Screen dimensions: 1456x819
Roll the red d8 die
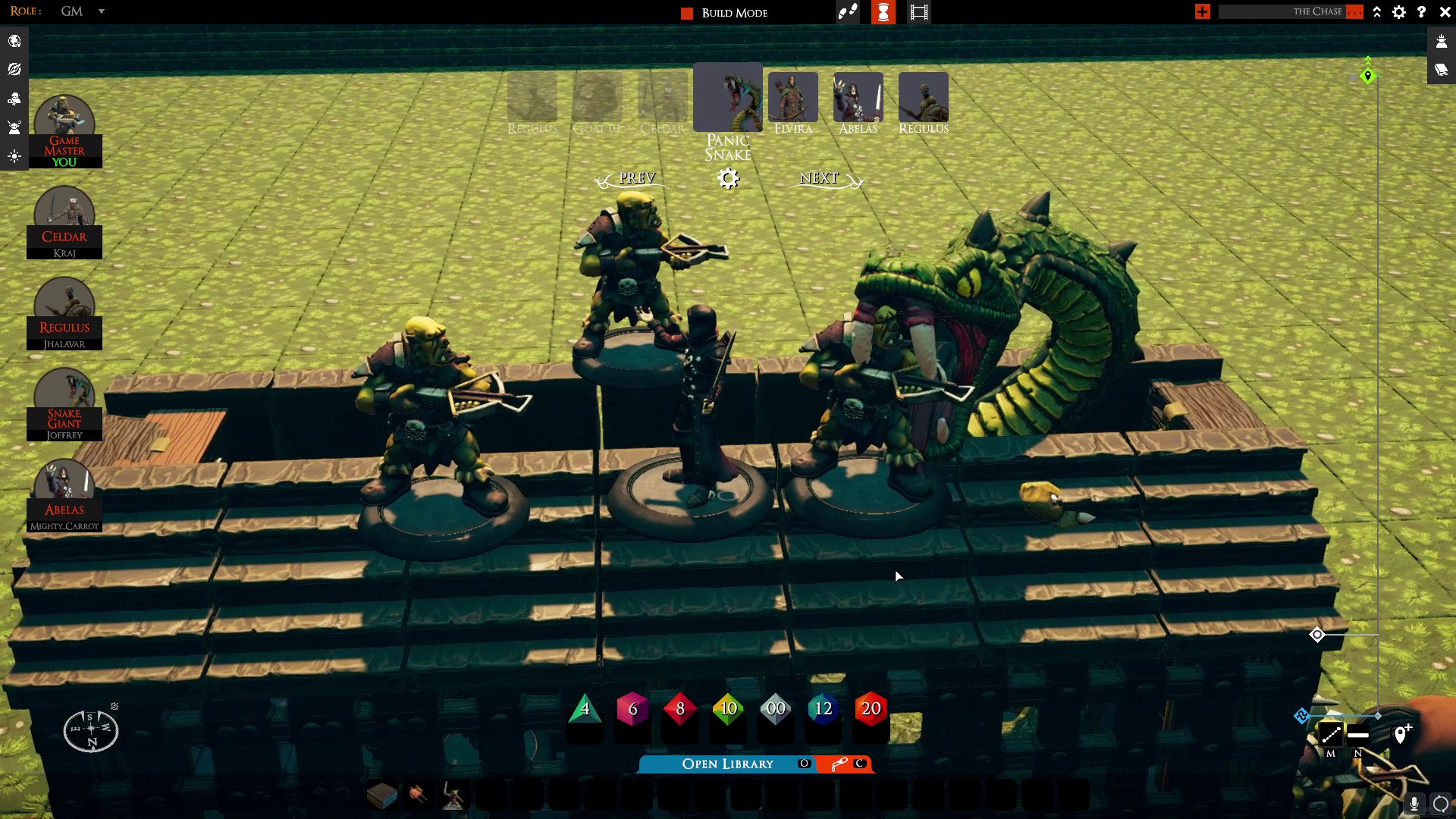(x=680, y=709)
